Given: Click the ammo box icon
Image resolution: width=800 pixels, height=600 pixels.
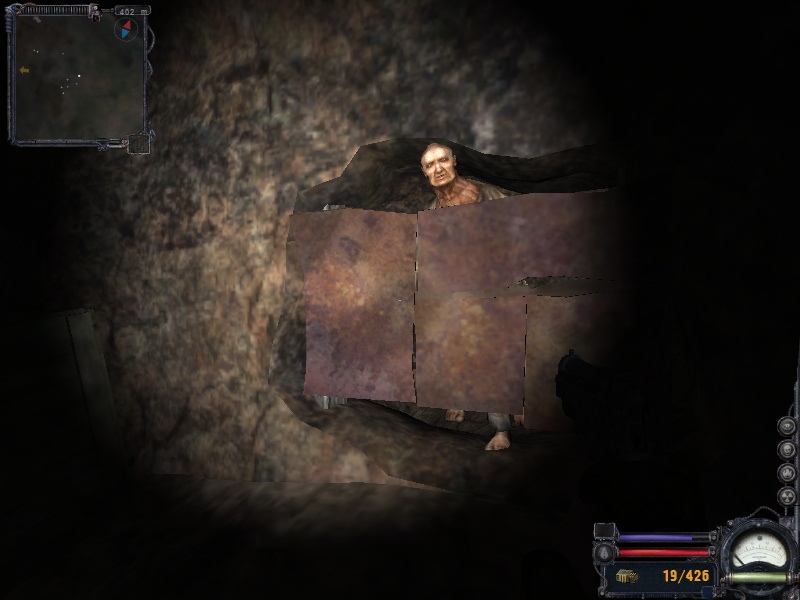Looking at the screenshot, I should pyautogui.click(x=626, y=576).
